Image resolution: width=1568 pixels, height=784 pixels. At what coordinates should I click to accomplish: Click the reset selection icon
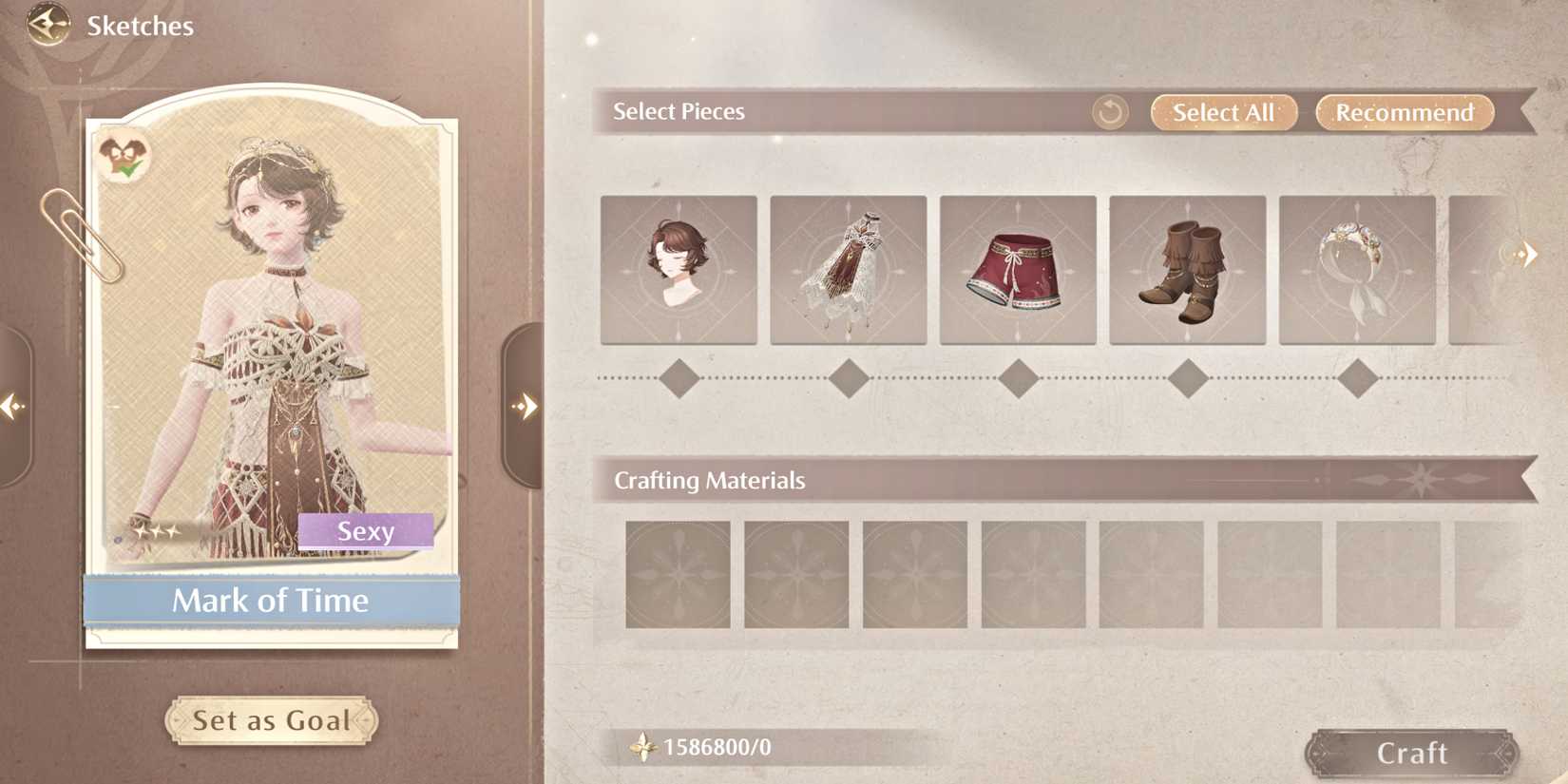click(1110, 112)
